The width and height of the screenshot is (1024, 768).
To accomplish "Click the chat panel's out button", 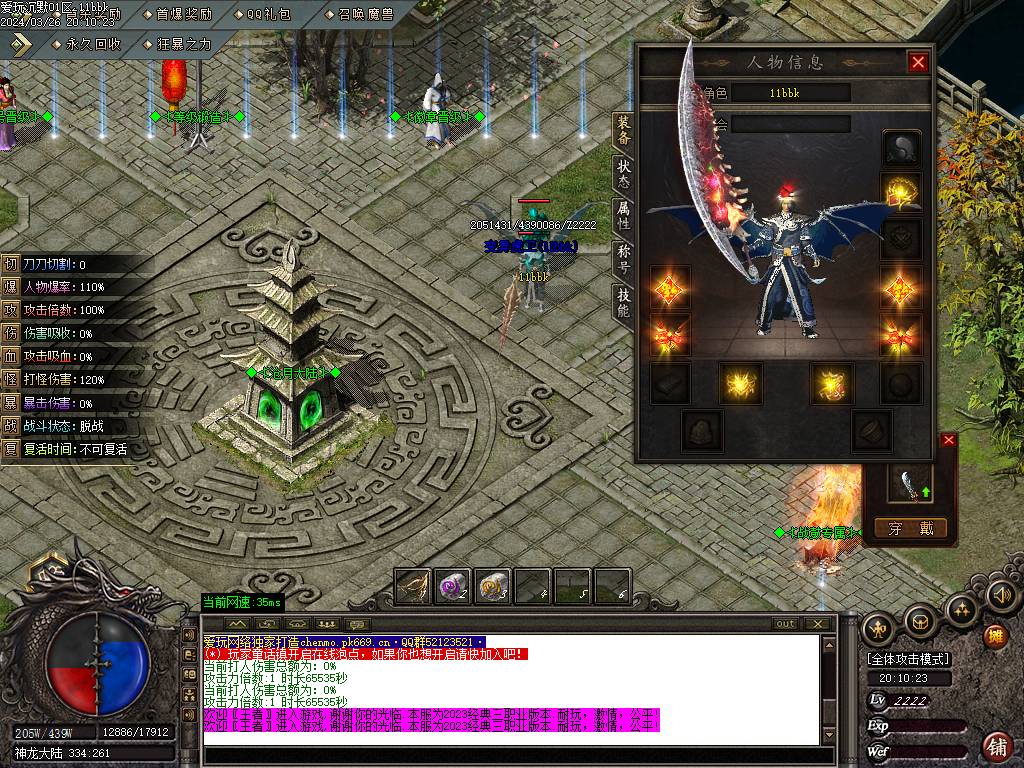I will pyautogui.click(x=787, y=624).
